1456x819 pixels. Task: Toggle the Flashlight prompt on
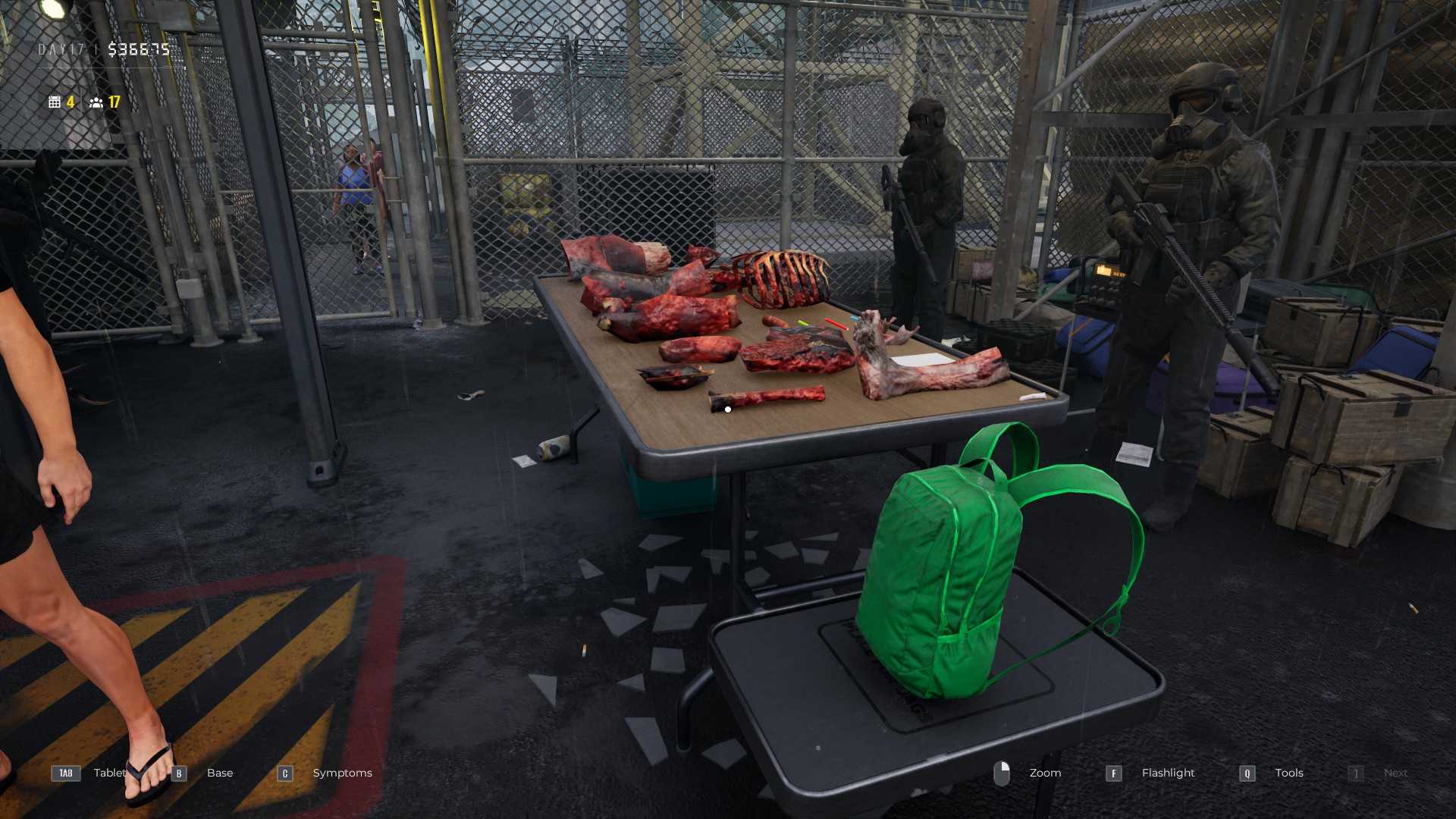(1168, 773)
